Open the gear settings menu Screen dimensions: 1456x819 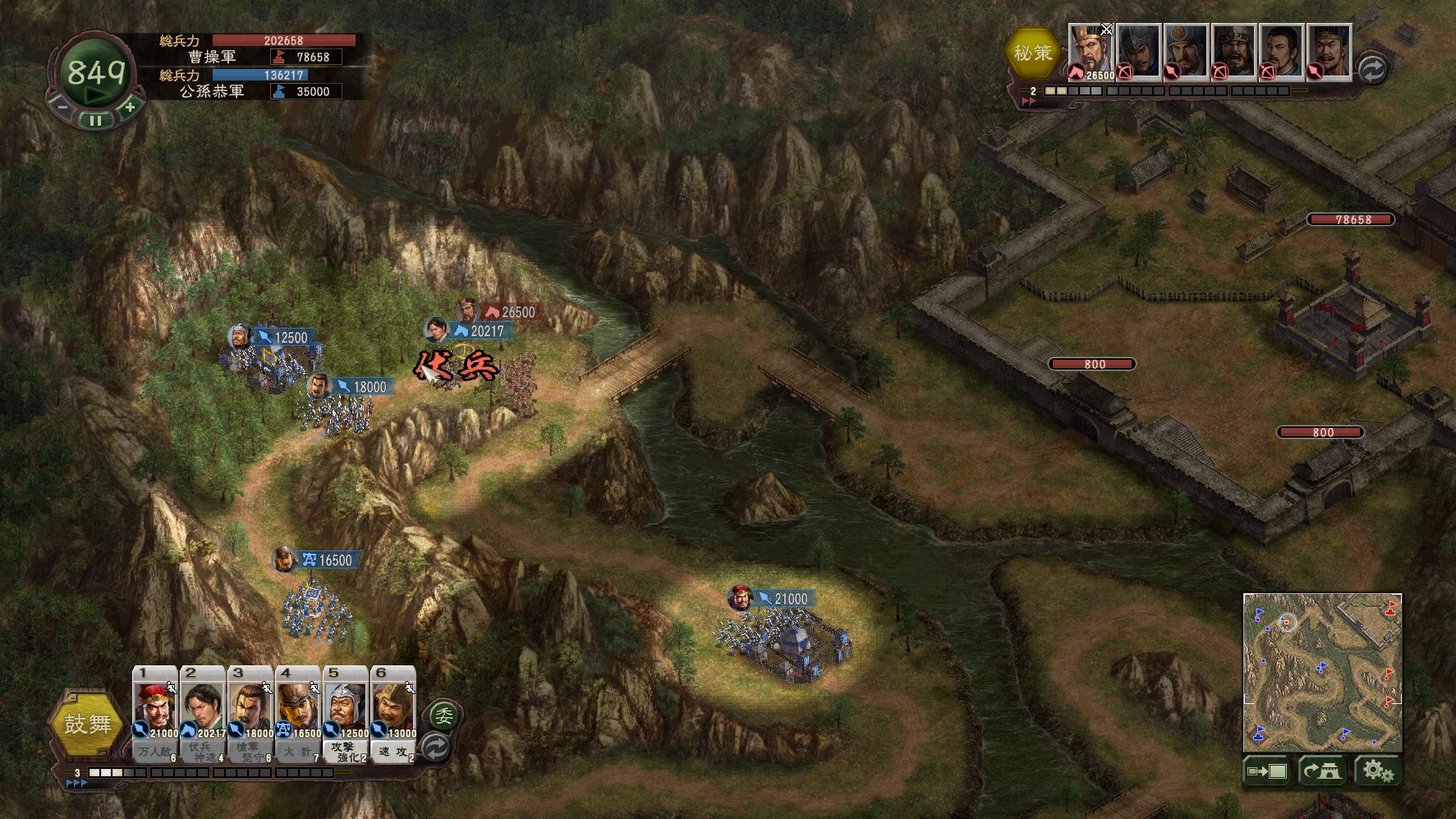(x=1377, y=771)
